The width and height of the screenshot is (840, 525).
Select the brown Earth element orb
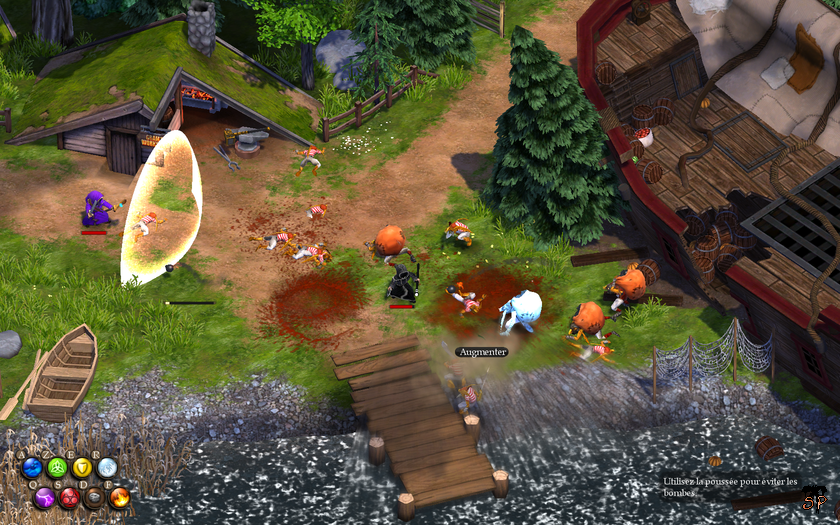point(95,496)
